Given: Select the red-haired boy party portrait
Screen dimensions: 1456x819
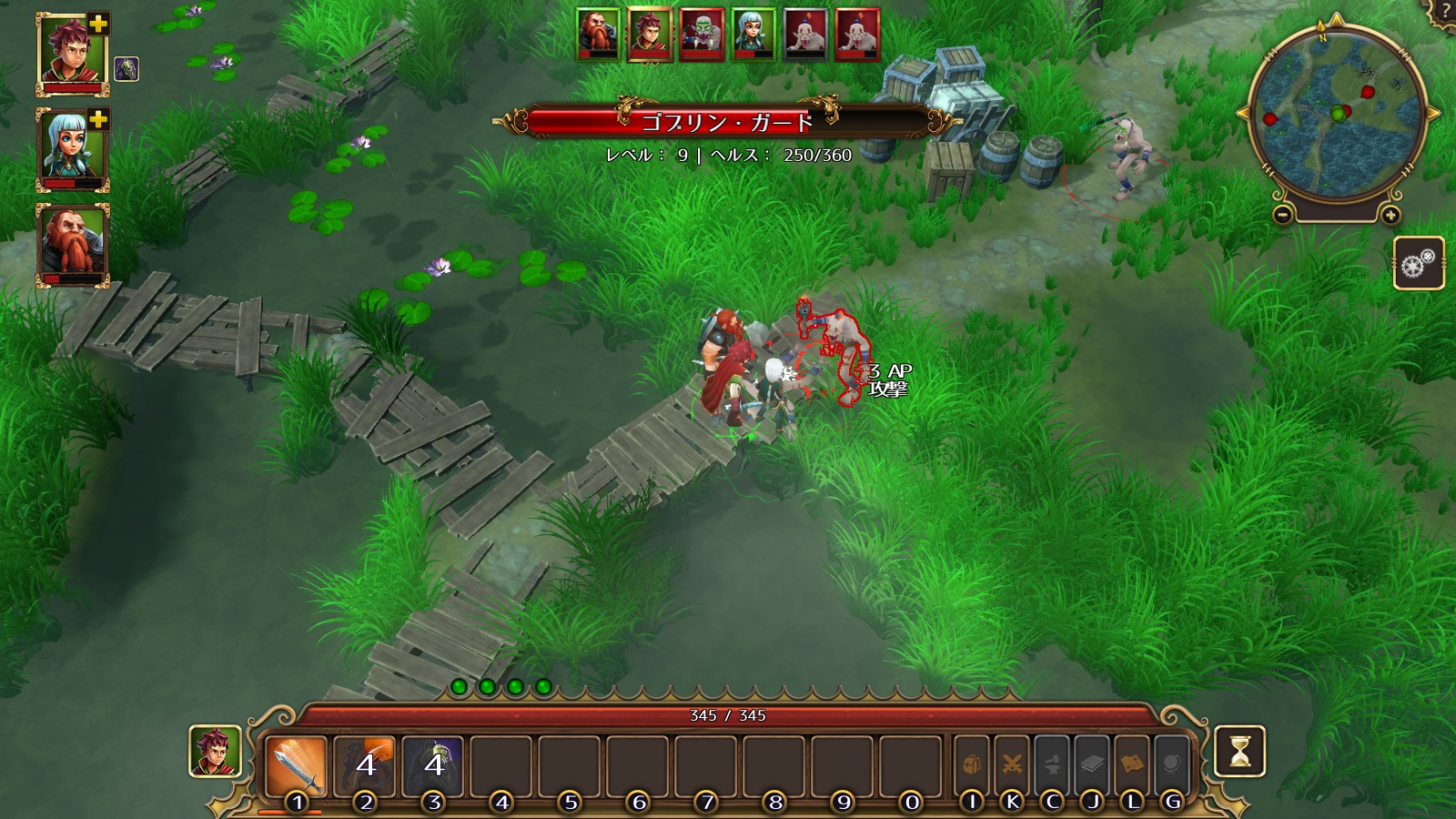Looking at the screenshot, I should pos(72,53).
